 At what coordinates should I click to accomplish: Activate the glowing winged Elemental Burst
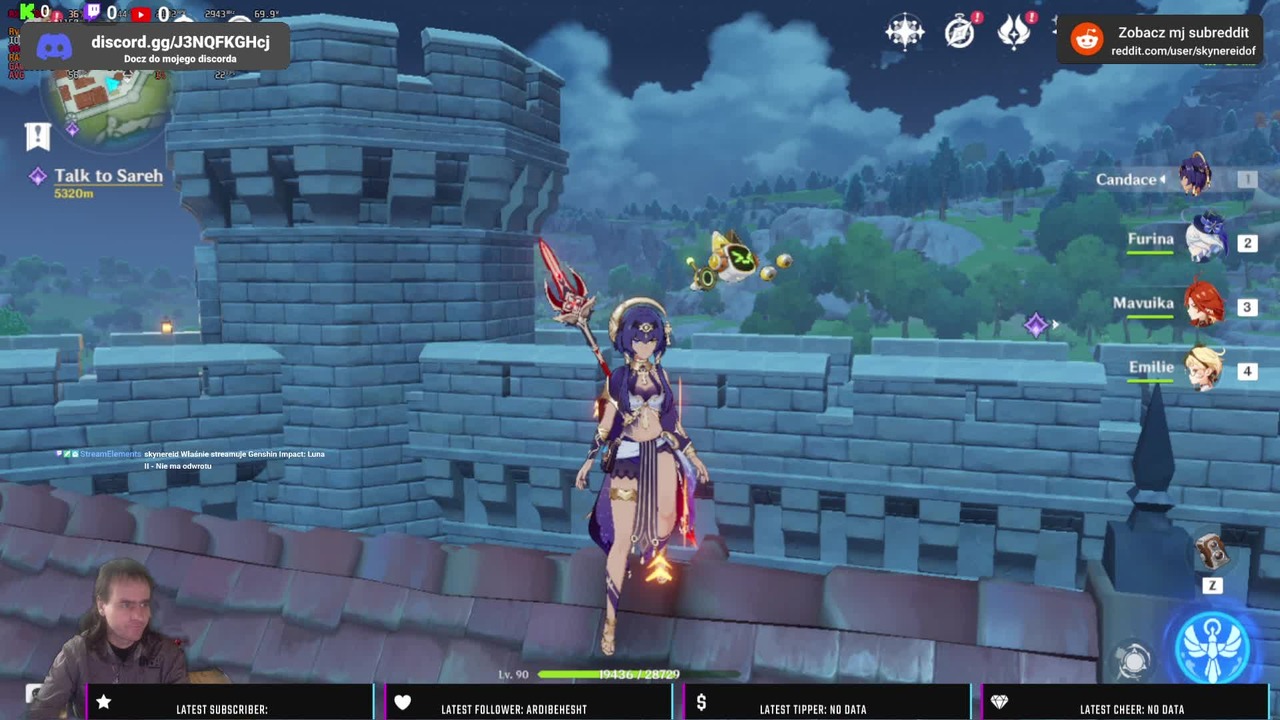pos(1212,647)
